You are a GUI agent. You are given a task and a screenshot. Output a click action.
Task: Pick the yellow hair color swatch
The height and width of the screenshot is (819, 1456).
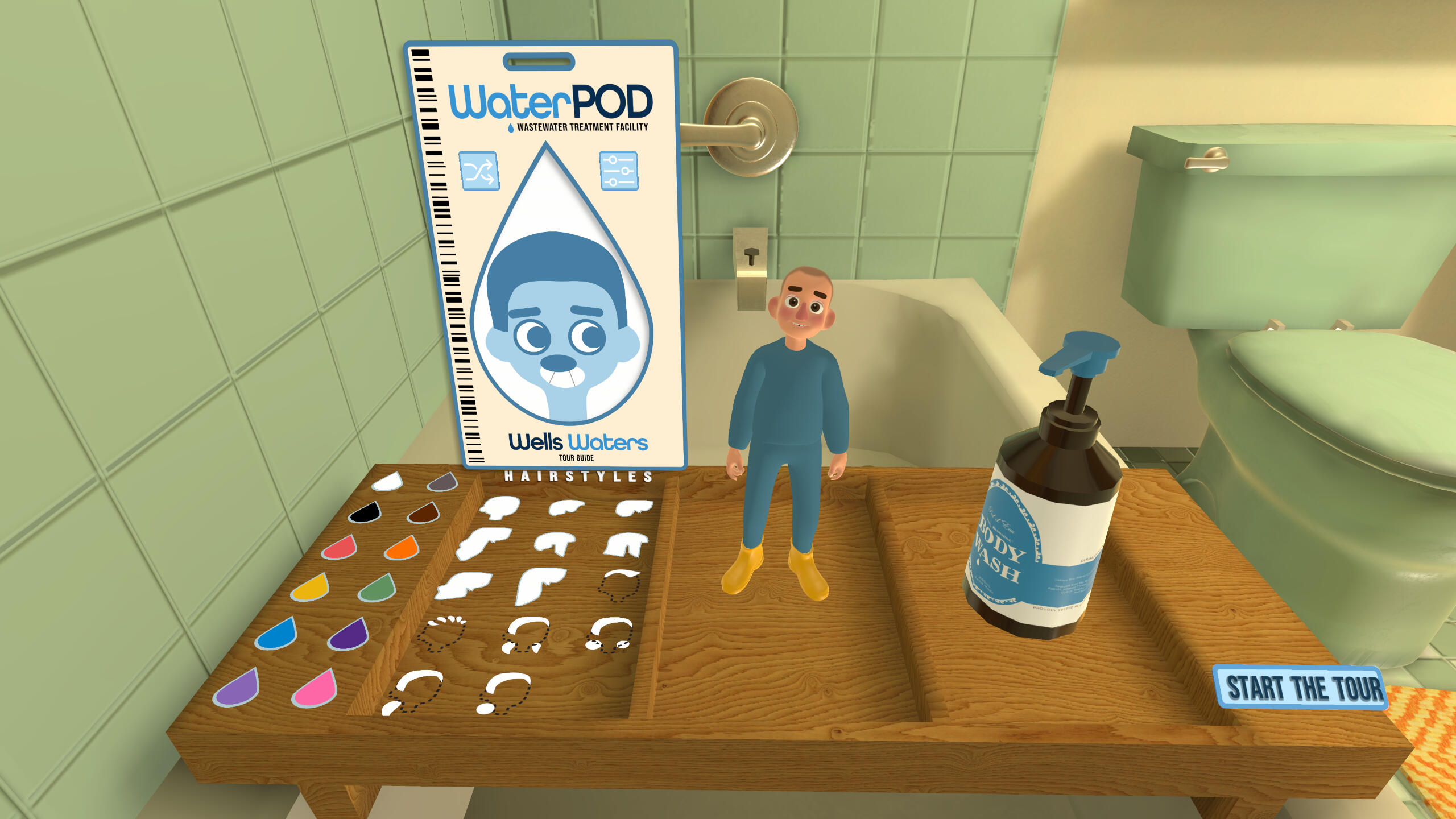[x=311, y=589]
